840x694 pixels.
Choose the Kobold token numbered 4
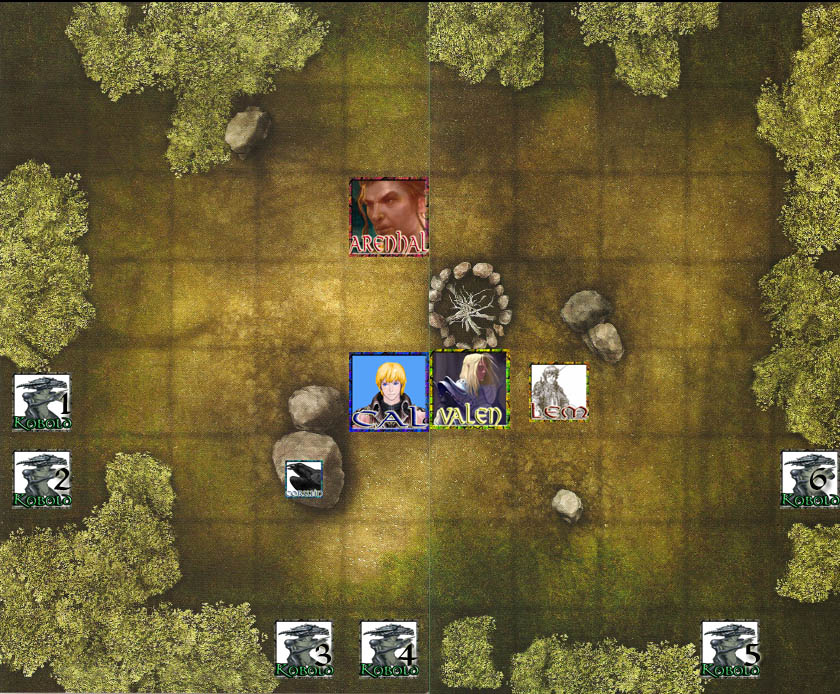389,650
